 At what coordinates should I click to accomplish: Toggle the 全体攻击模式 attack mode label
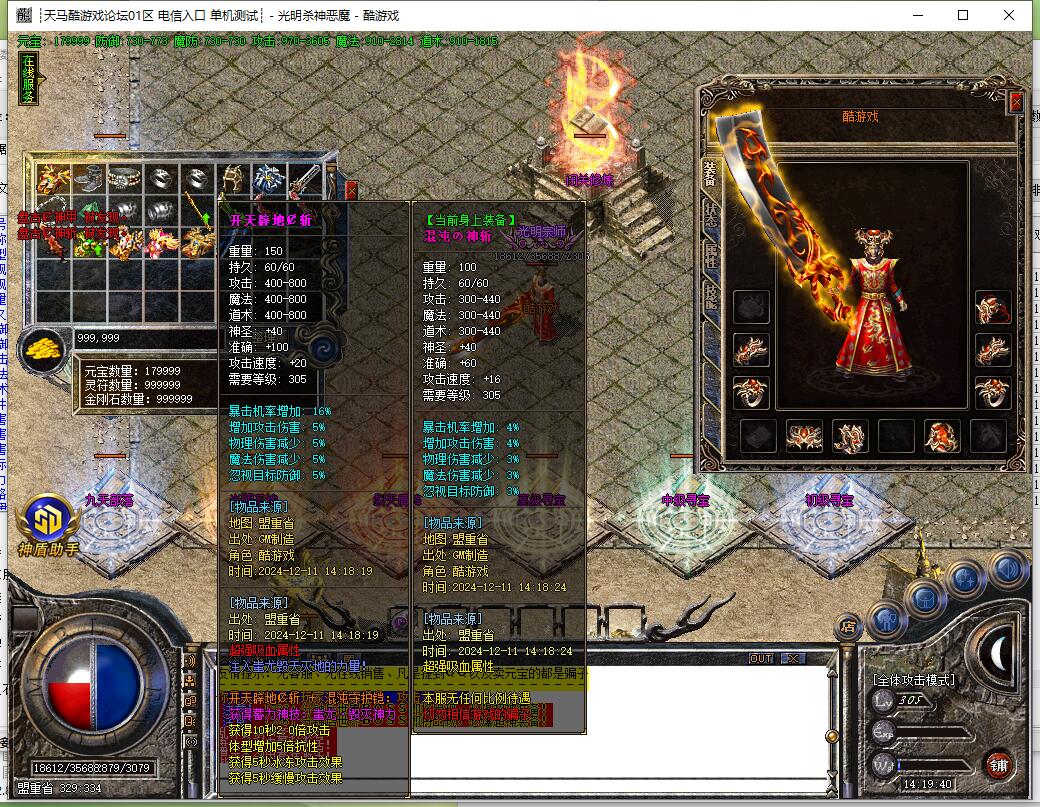(x=915, y=680)
